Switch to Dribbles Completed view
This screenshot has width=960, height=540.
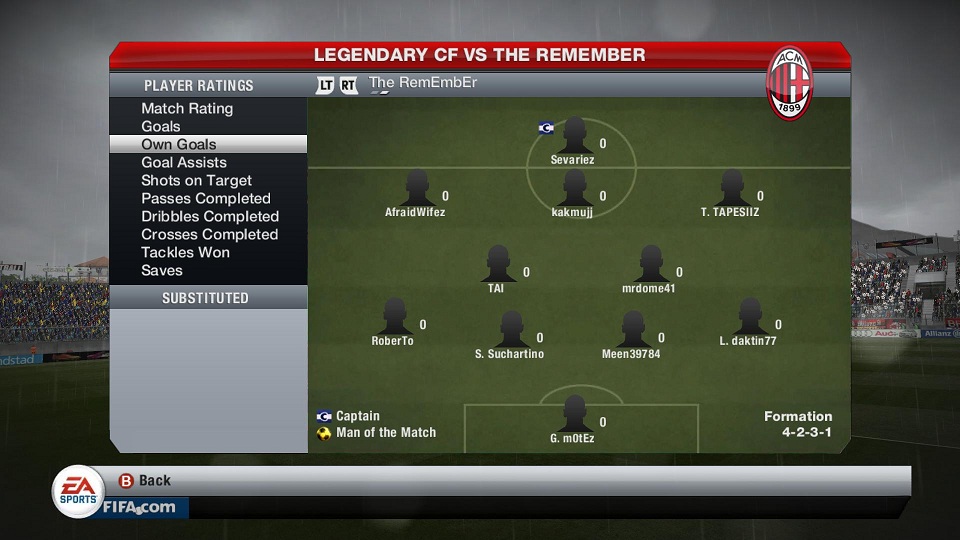pyautogui.click(x=210, y=216)
